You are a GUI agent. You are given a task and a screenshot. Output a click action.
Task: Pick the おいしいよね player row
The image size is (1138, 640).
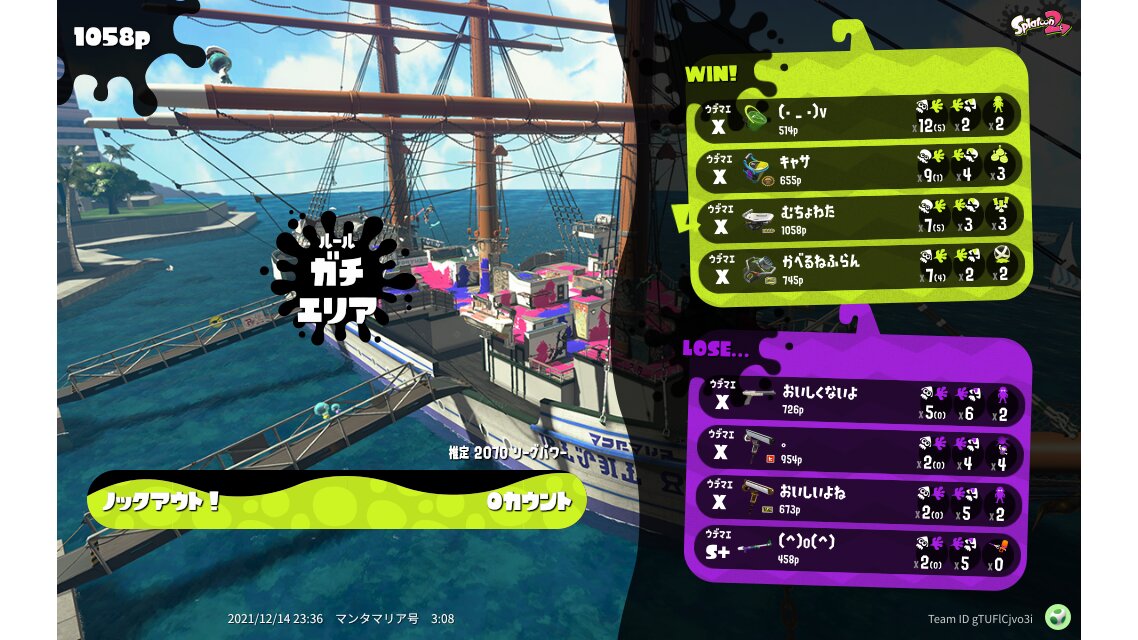pyautogui.click(x=858, y=500)
